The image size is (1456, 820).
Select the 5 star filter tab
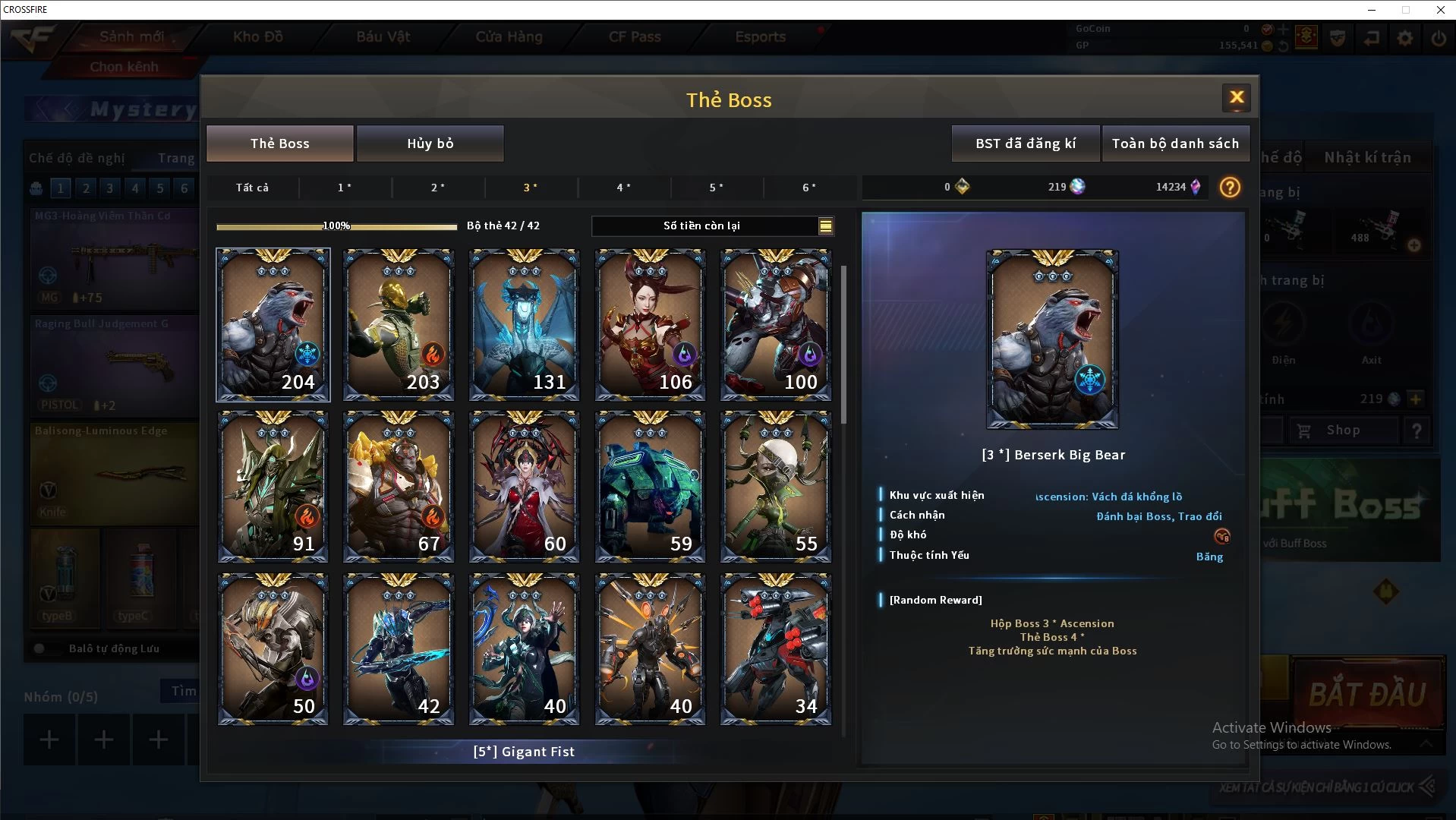716,188
